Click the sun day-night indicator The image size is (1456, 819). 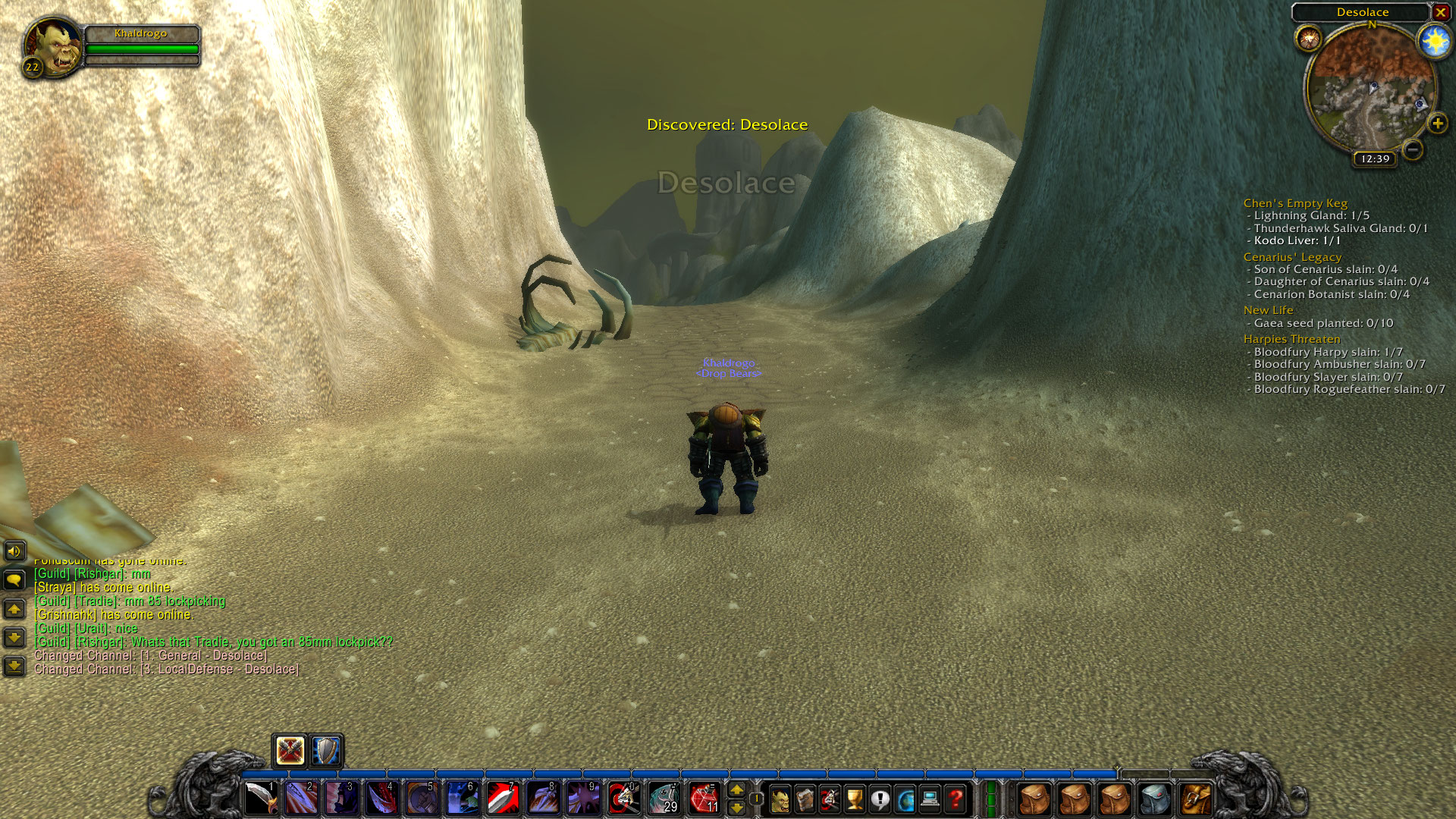(1434, 41)
